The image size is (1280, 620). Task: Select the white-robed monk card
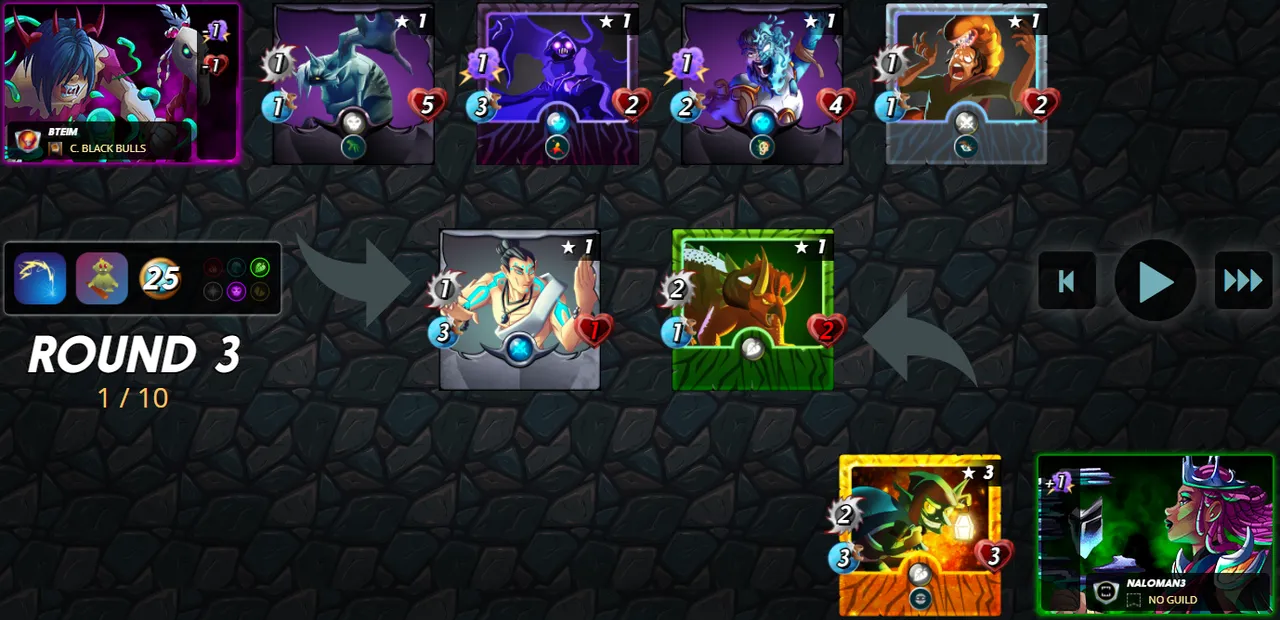519,308
